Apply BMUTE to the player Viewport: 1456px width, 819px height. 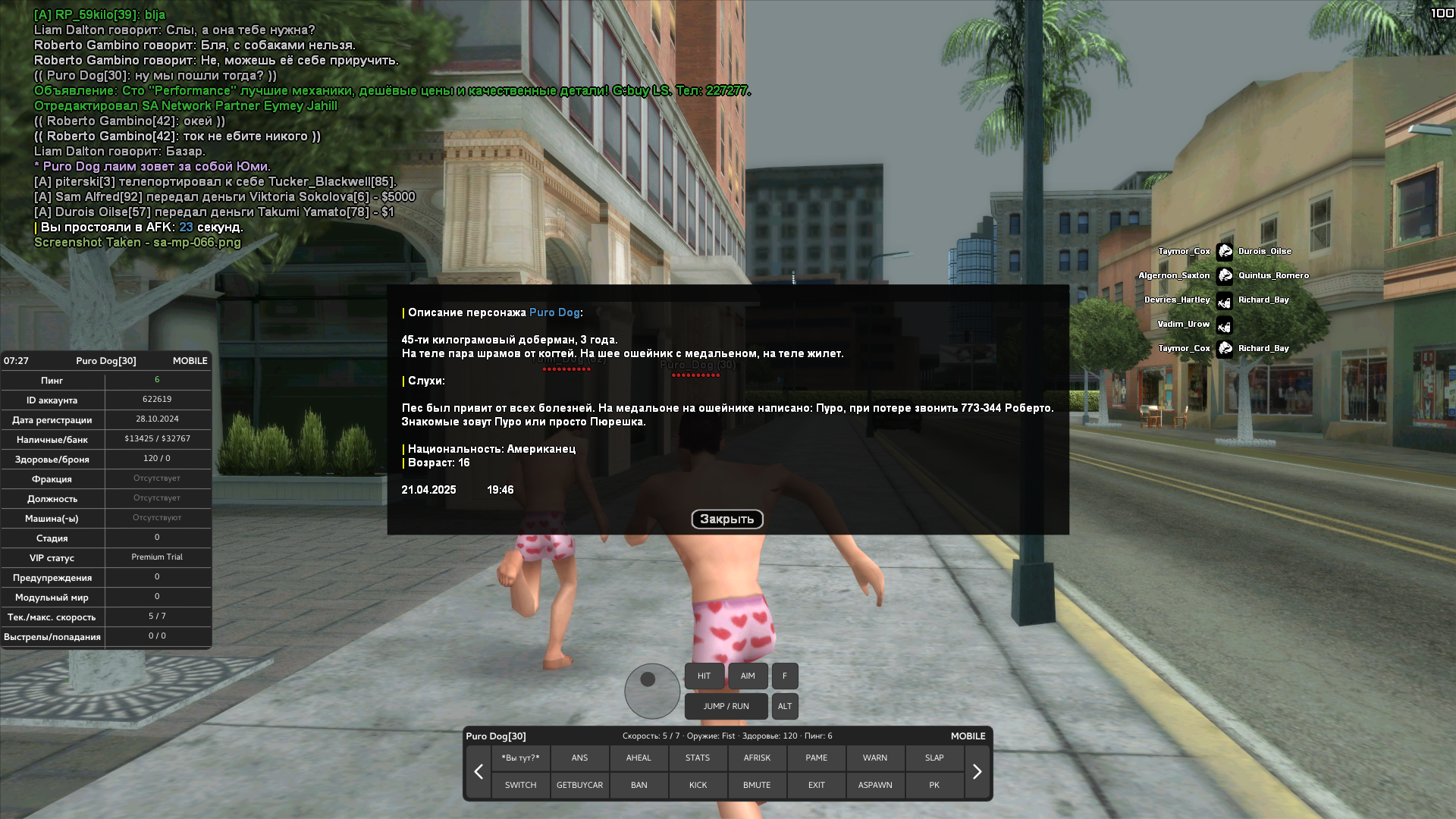tap(757, 785)
